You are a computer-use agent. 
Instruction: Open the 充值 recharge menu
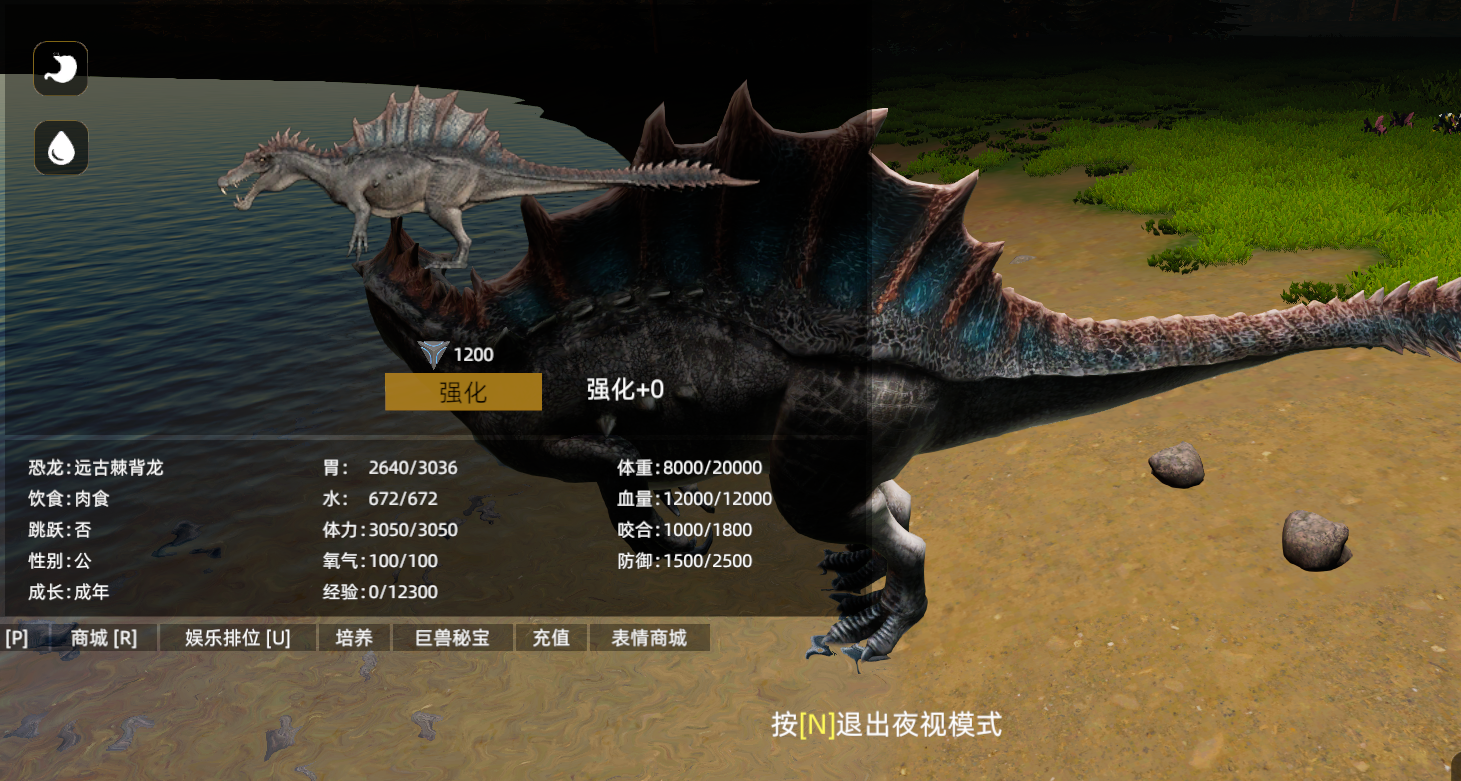(x=551, y=638)
